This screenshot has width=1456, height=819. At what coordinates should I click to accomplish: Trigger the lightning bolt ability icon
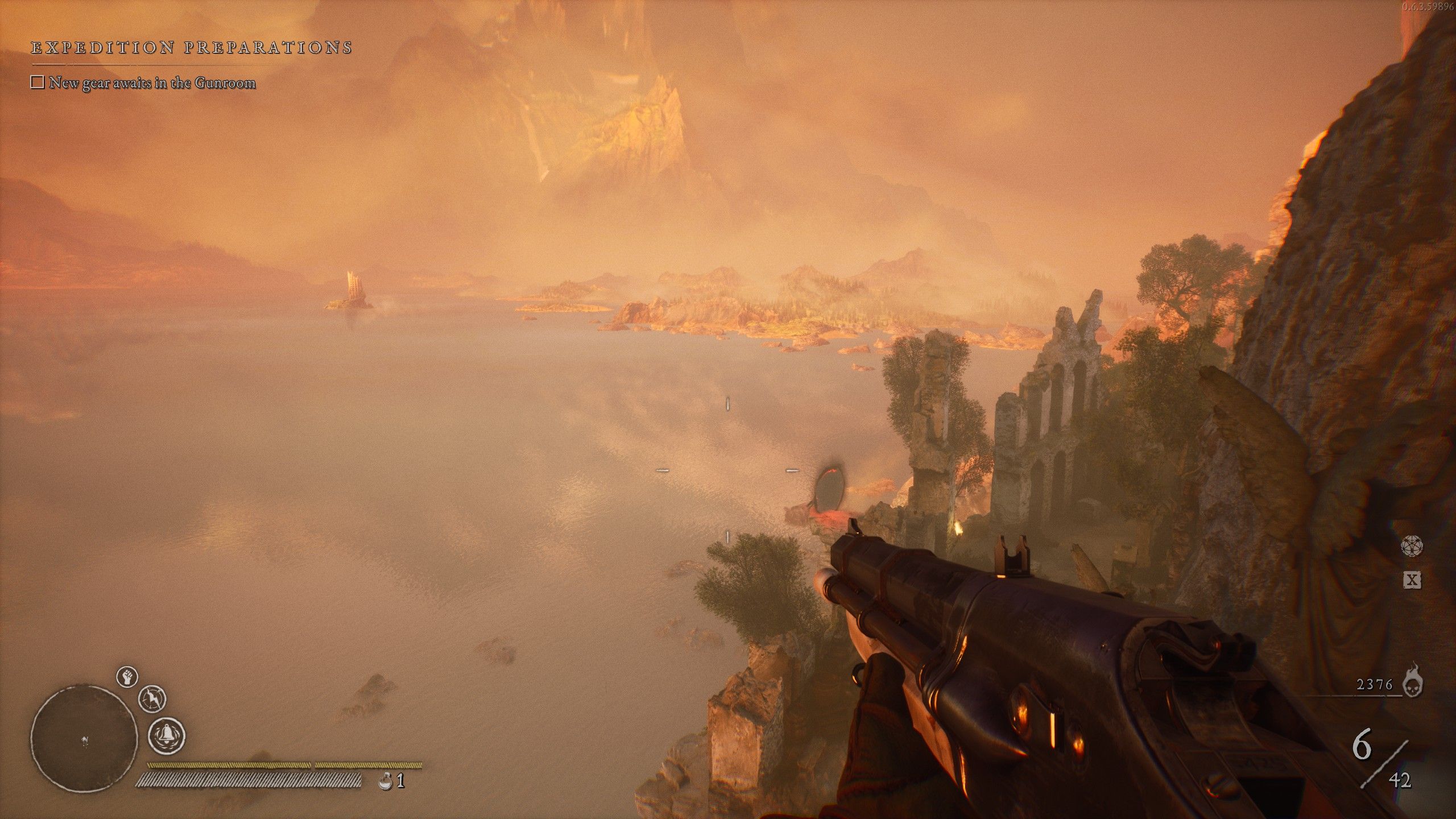click(152, 698)
